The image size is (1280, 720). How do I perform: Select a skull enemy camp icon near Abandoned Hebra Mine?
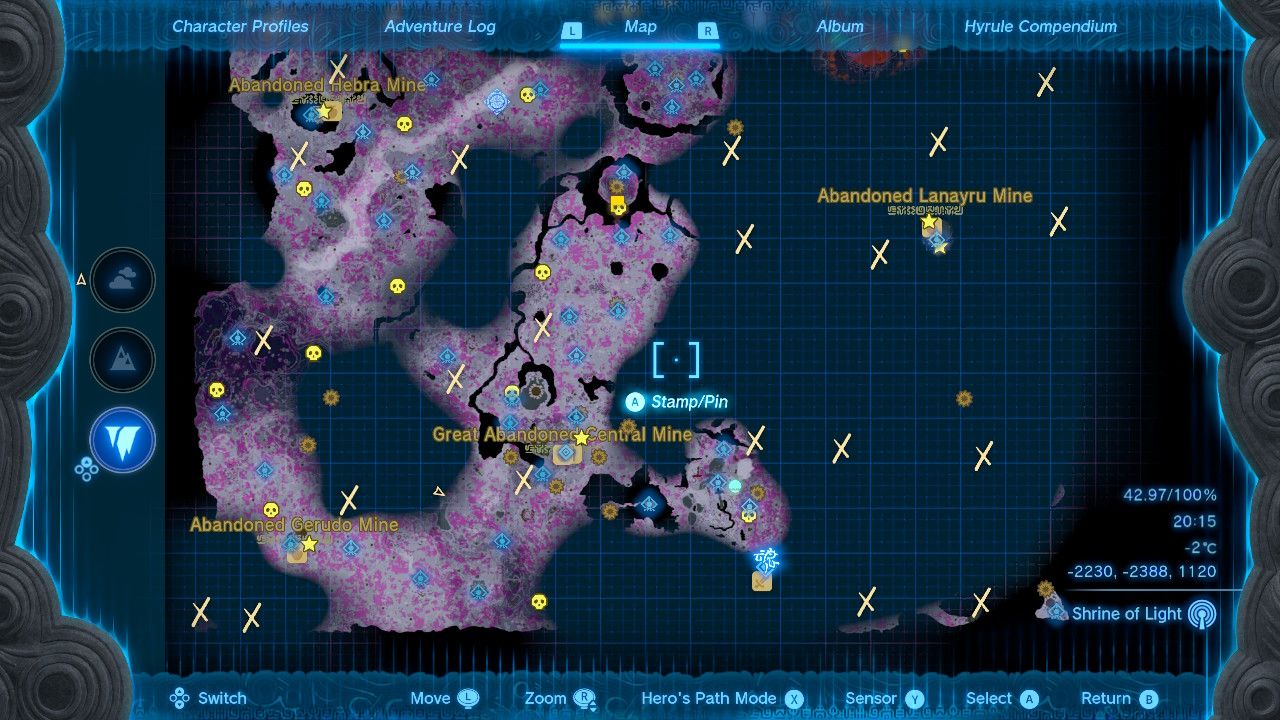[x=403, y=123]
